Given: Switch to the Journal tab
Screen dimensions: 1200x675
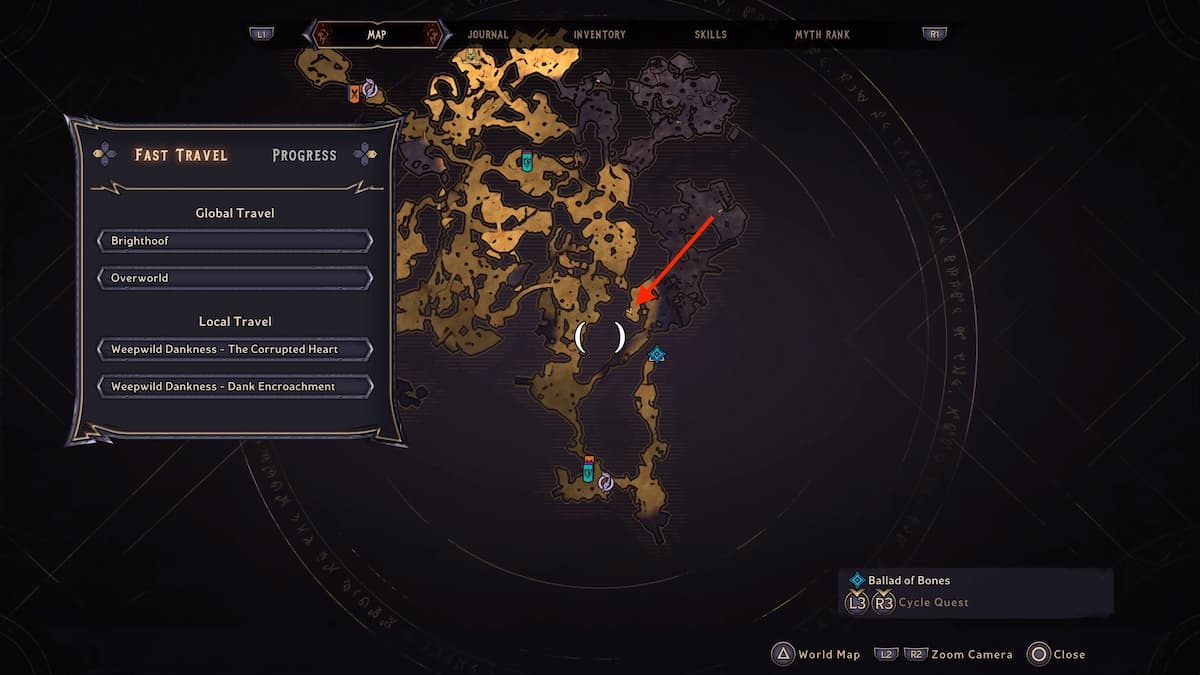Looking at the screenshot, I should pyautogui.click(x=488, y=35).
